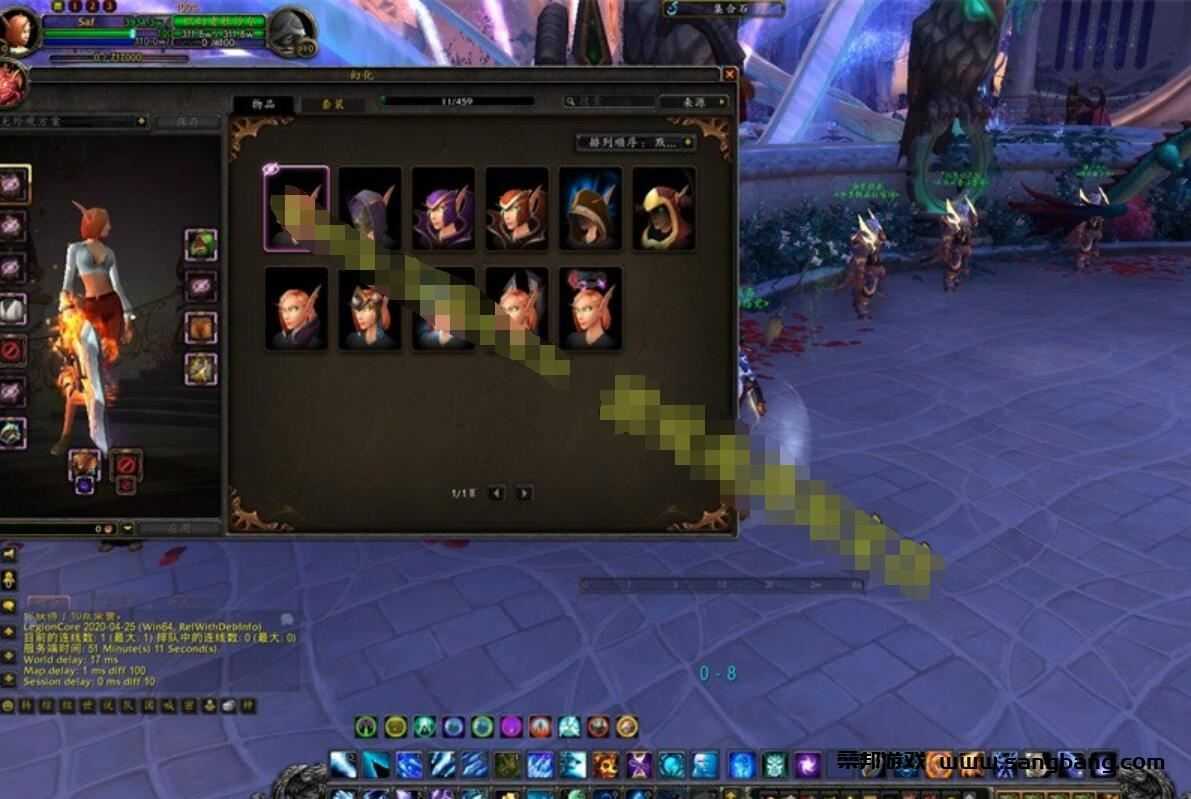1191x799 pixels.
Task: Click the pink orb icon above the action bar
Action: pyautogui.click(x=511, y=727)
